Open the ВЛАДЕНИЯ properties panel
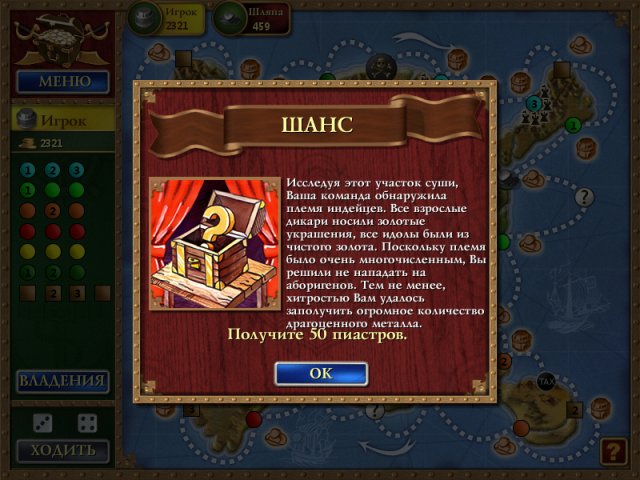The height and width of the screenshot is (480, 640). [x=62, y=381]
